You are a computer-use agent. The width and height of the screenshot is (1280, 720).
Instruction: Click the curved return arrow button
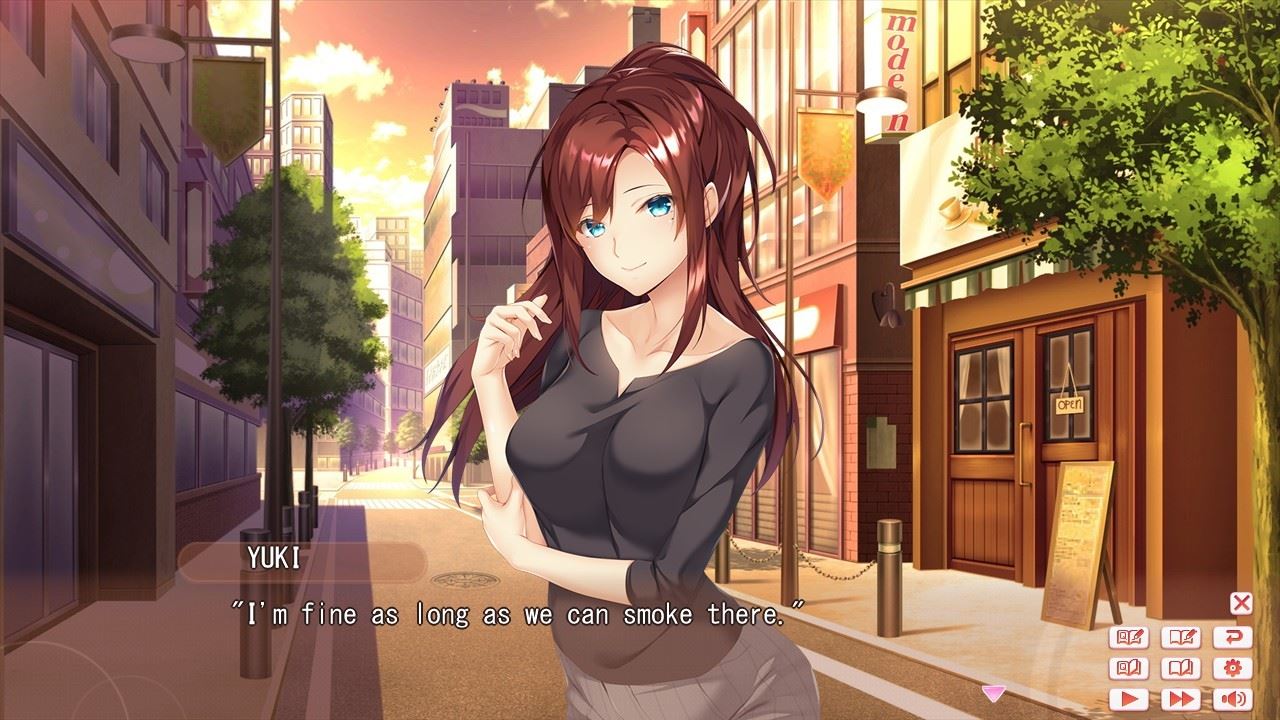pos(1232,637)
